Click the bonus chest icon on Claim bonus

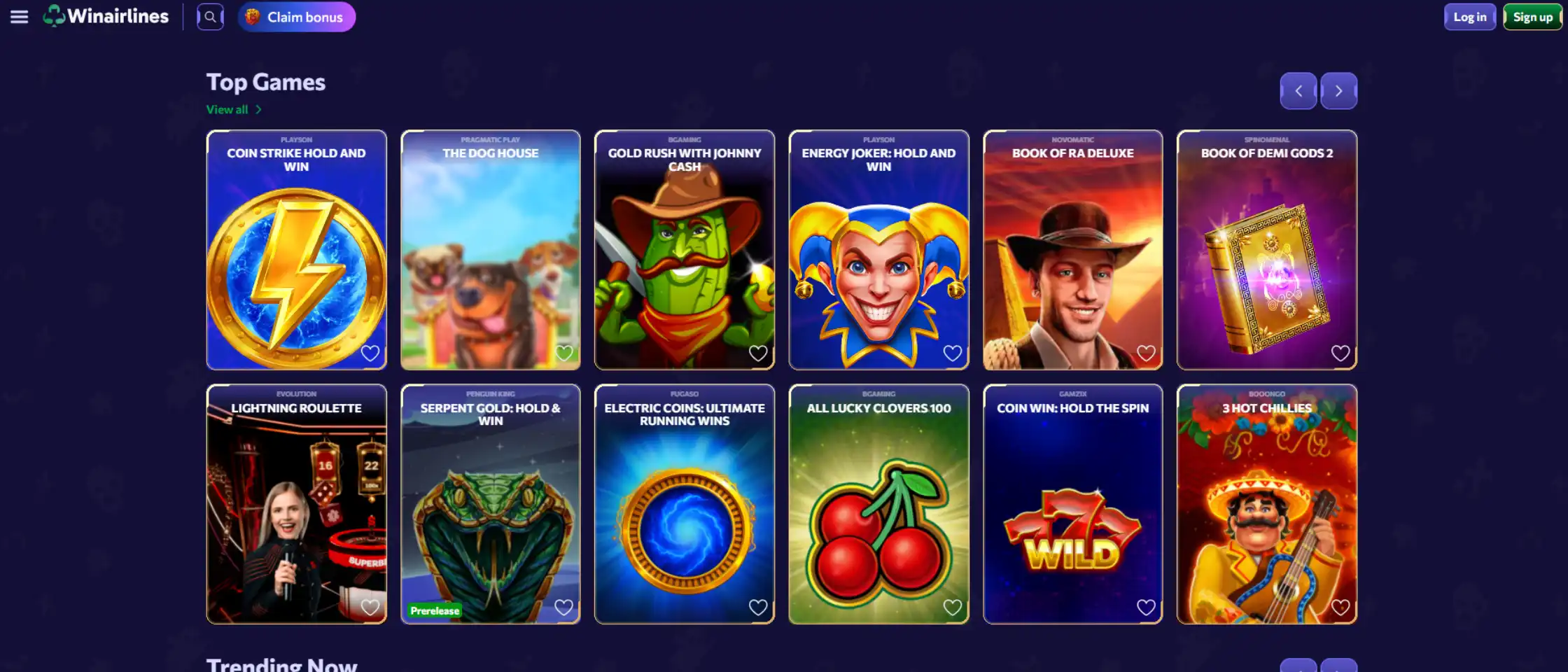point(253,17)
